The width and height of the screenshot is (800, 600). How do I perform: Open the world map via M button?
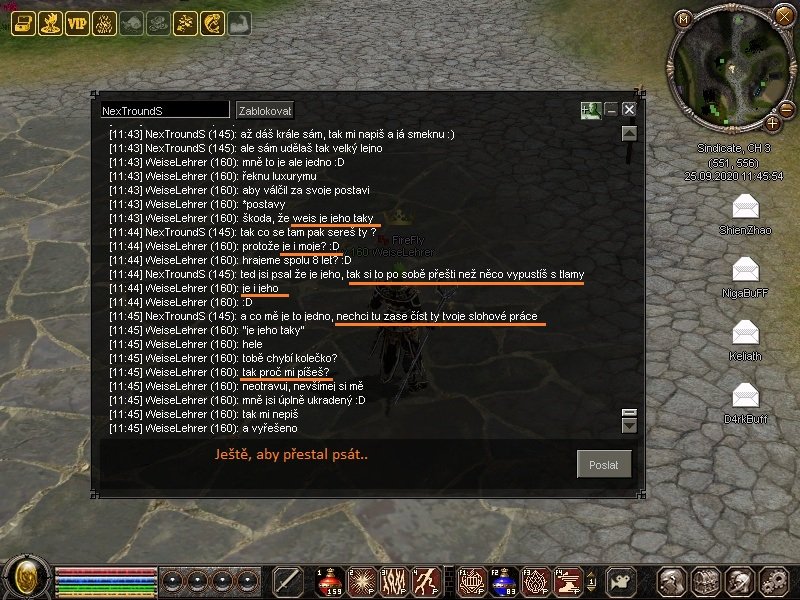684,19
